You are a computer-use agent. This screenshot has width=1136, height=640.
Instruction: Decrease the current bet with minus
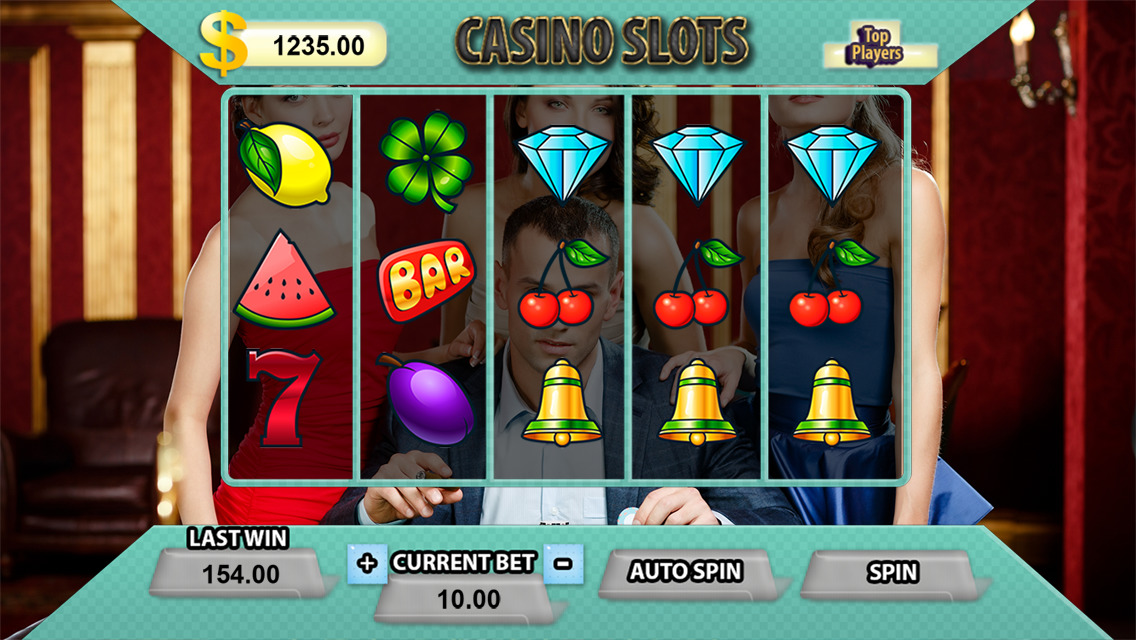click(563, 564)
